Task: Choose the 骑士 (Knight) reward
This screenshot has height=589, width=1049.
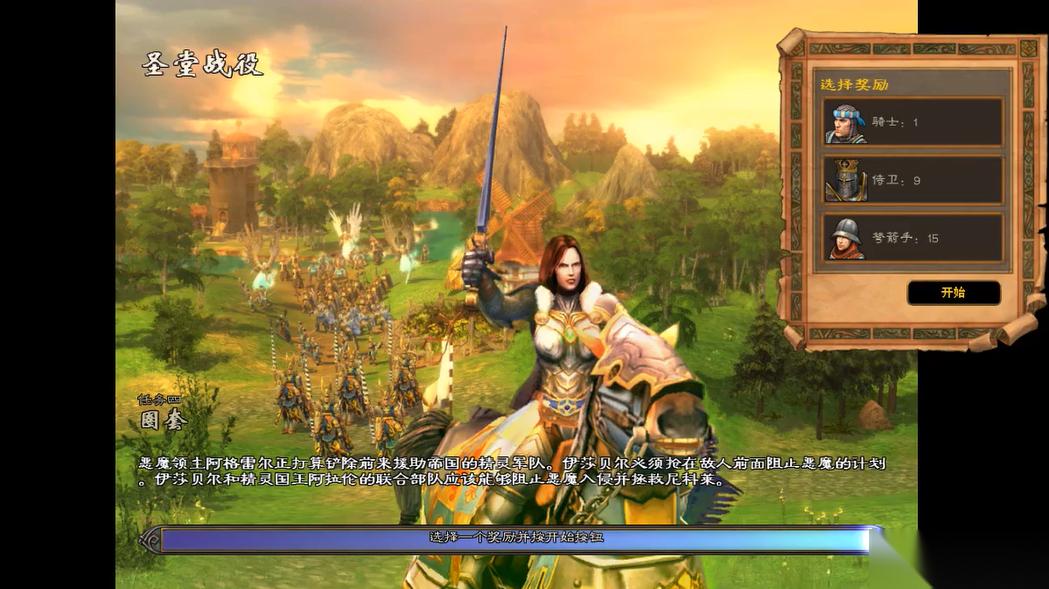Action: coord(912,122)
